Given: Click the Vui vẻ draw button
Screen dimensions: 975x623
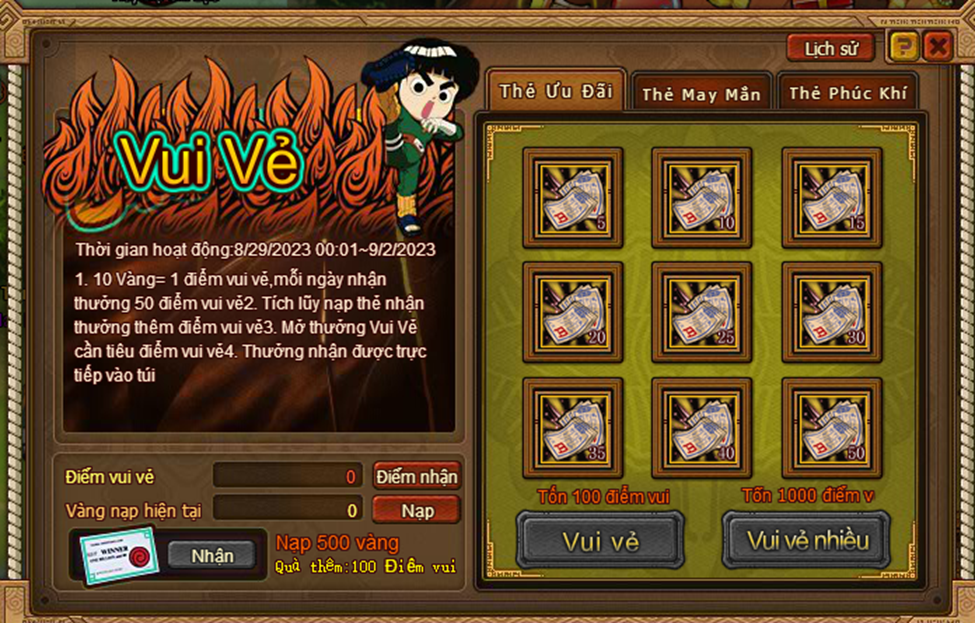Looking at the screenshot, I should click(x=600, y=540).
